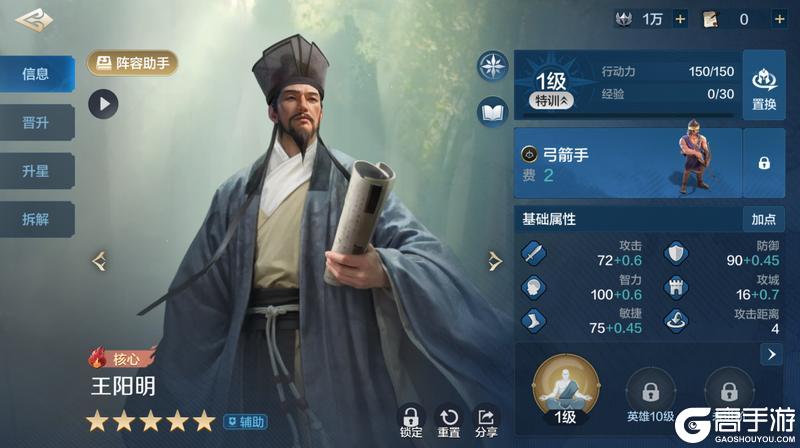Open the 特训 special training option
The height and width of the screenshot is (448, 800).
(x=552, y=101)
